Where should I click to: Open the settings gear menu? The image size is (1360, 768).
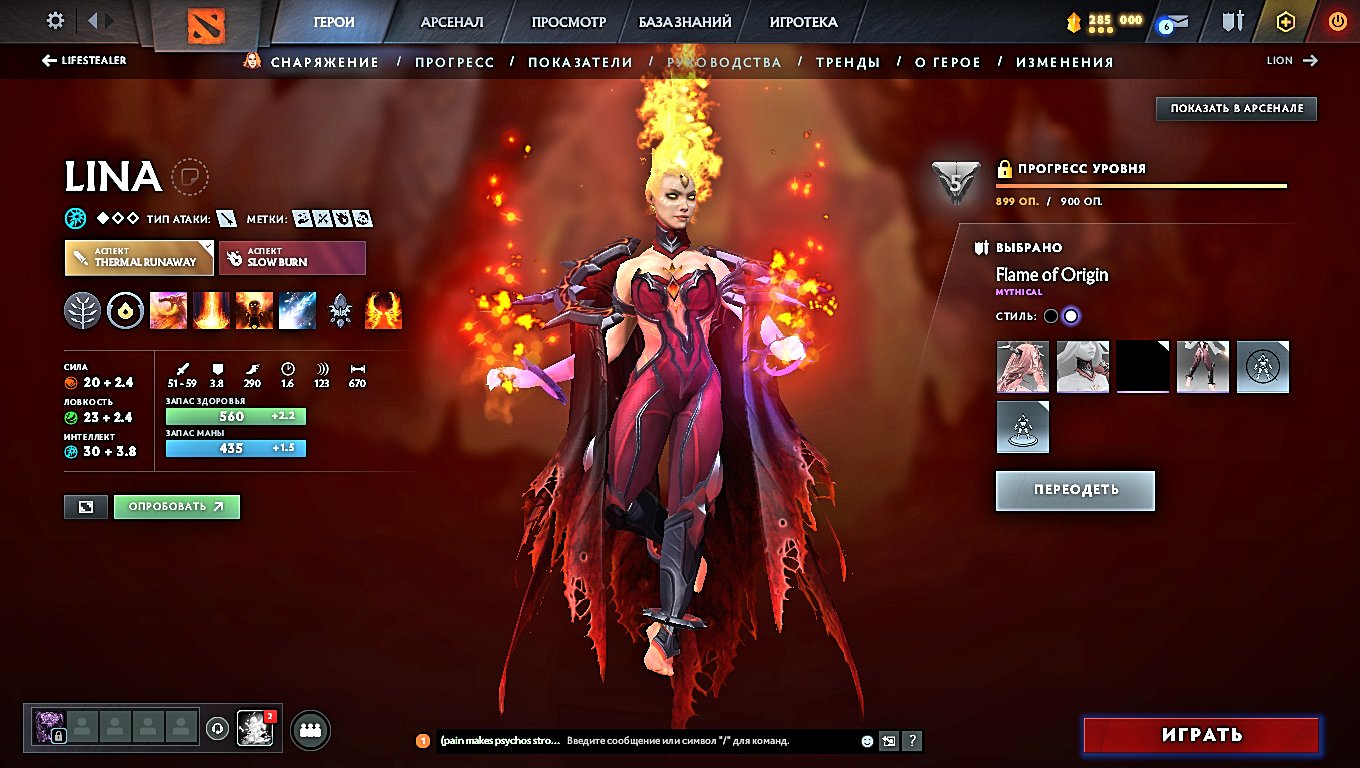click(x=56, y=21)
